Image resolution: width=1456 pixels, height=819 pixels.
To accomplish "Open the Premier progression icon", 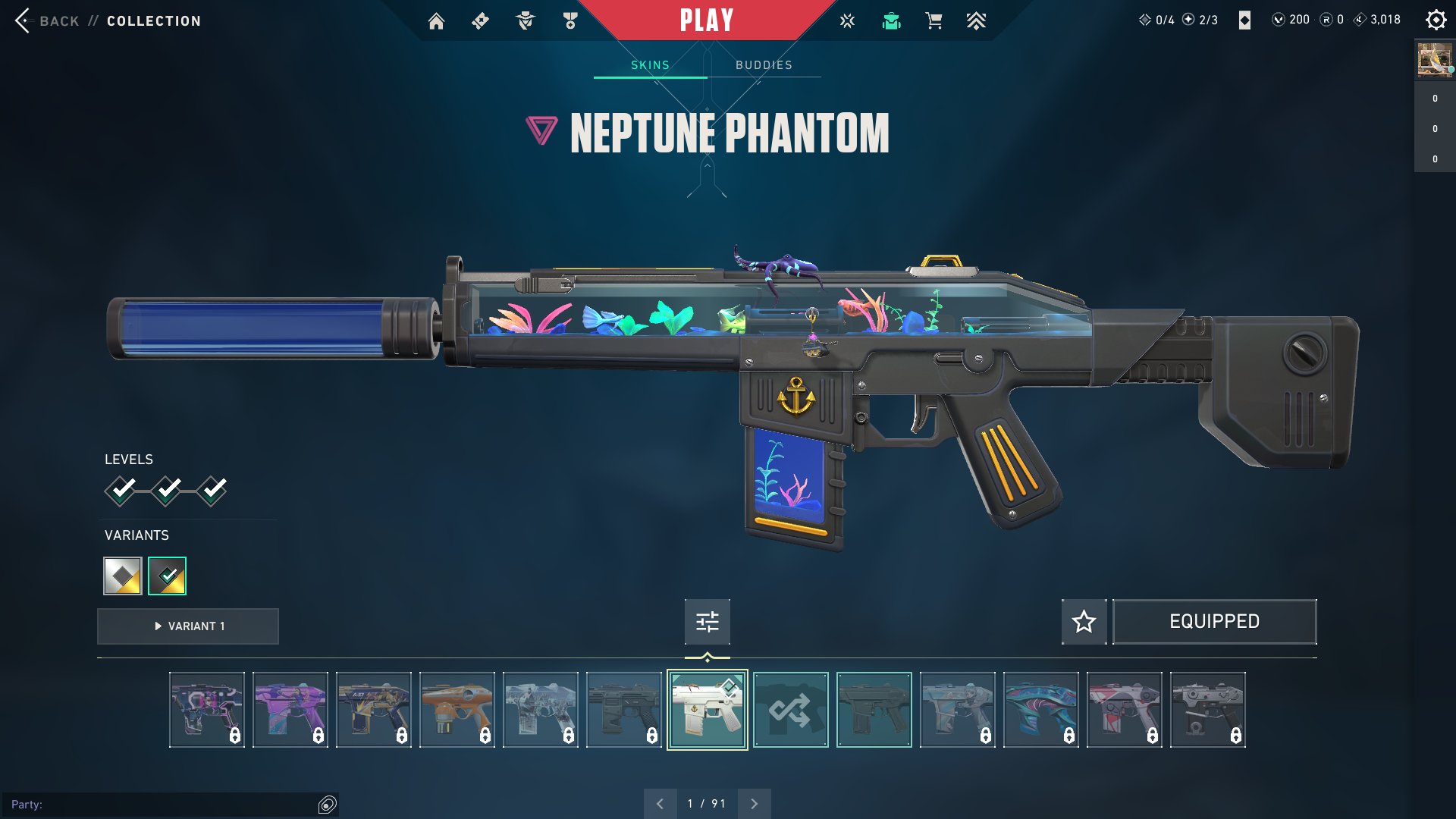I will coord(977,20).
